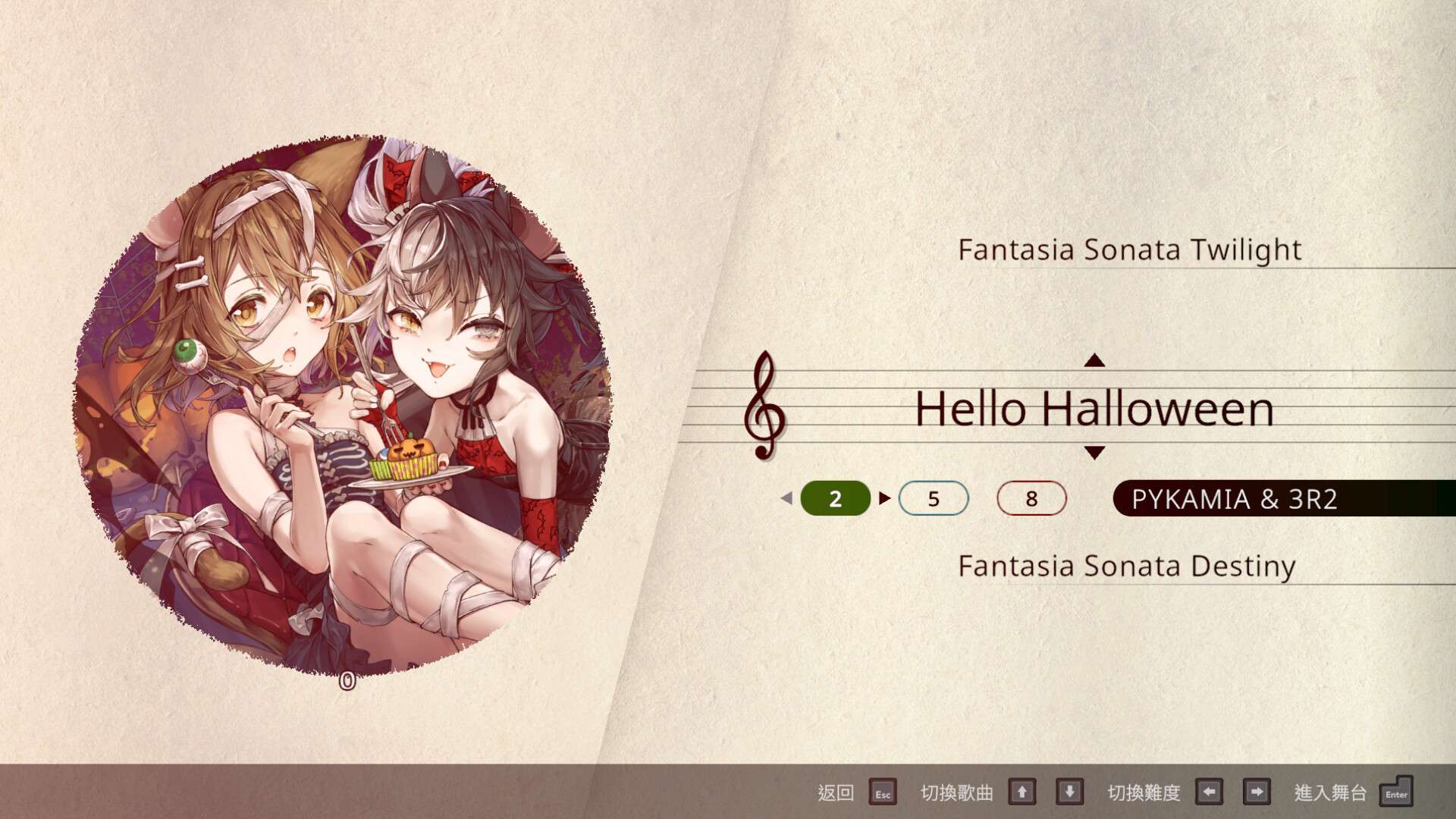
Task: Click the up-arrow key icon for 切換歌曲
Action: (x=1022, y=792)
